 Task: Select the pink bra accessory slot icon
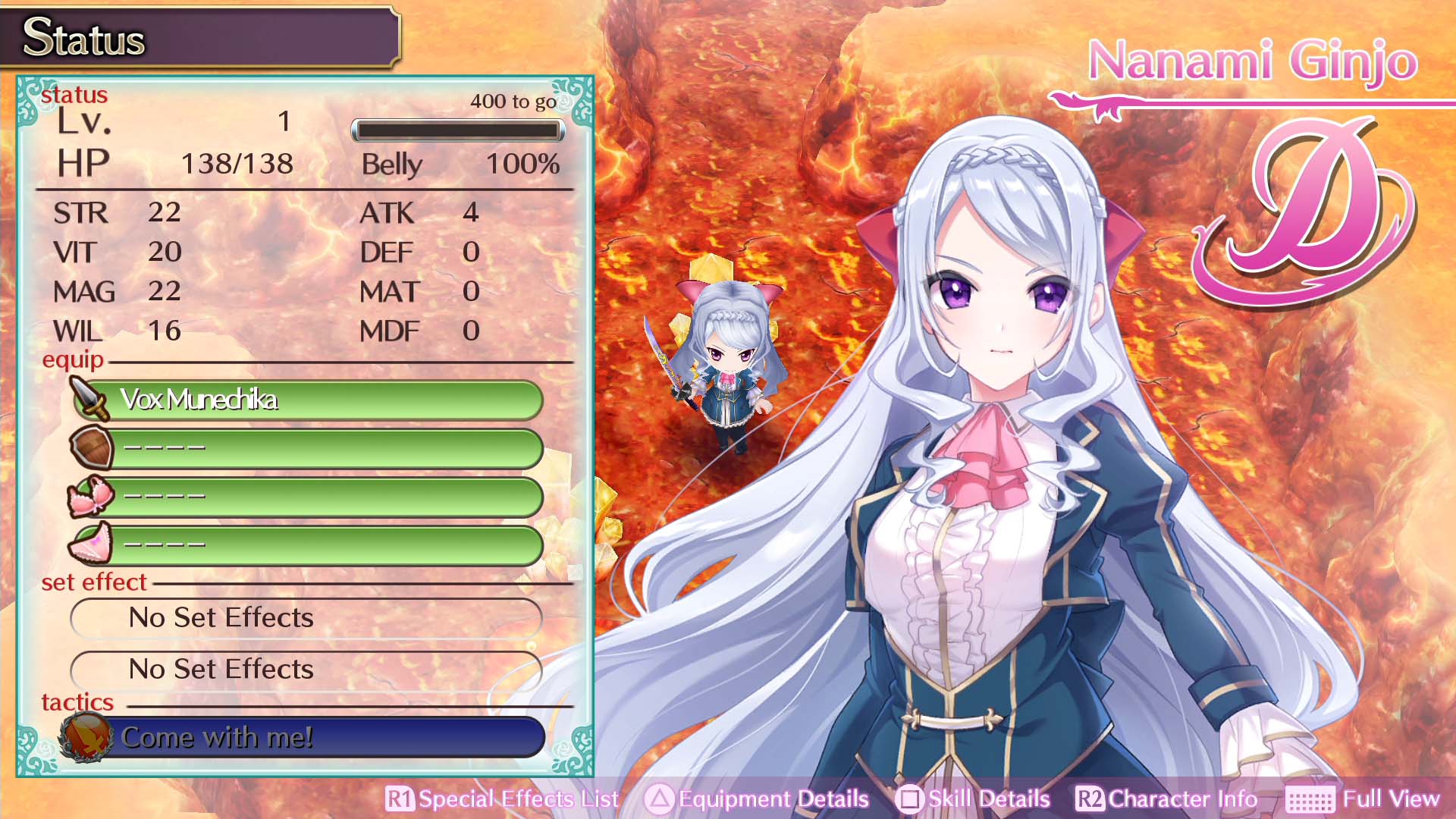click(90, 495)
